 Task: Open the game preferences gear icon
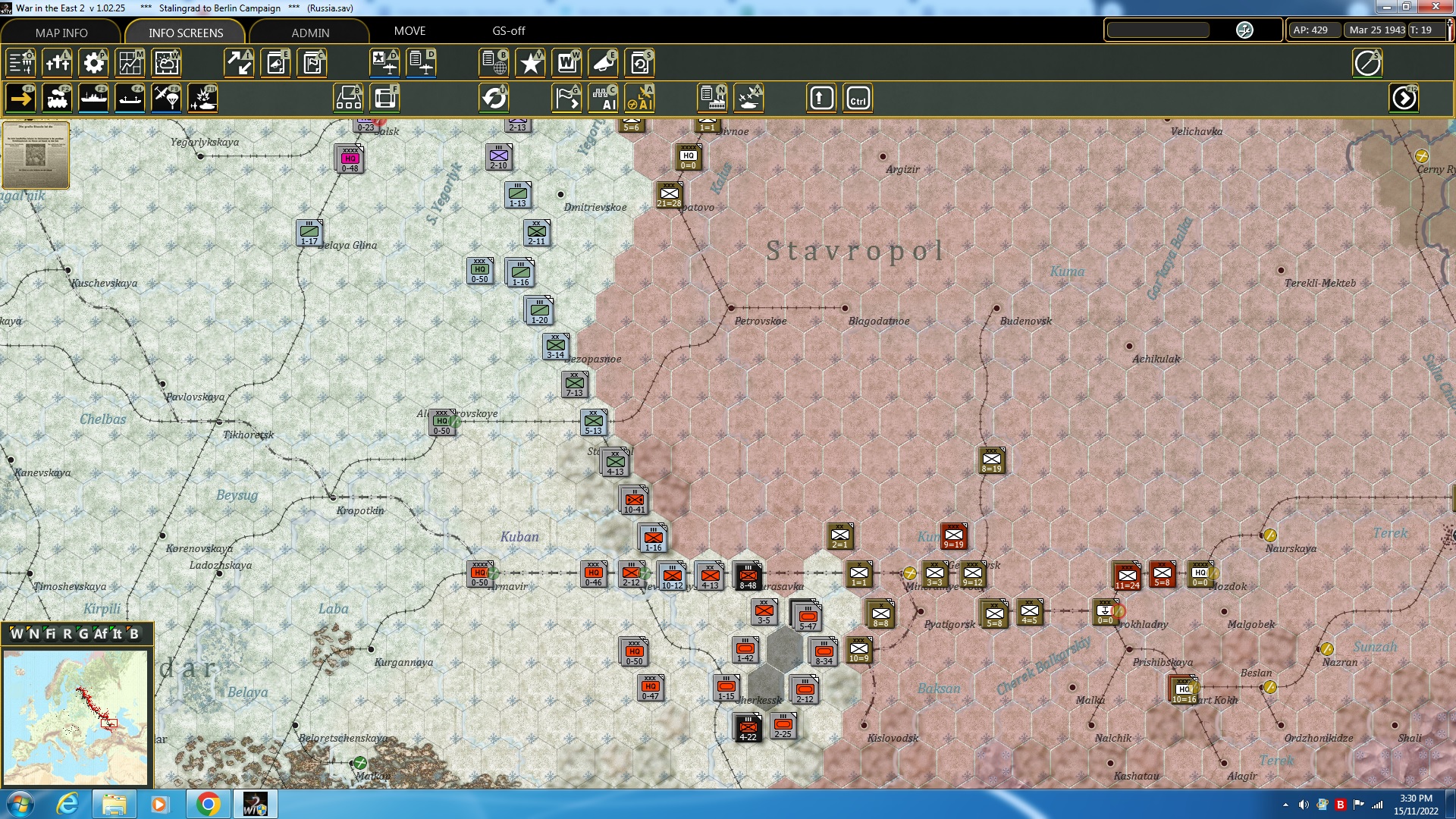coord(93,63)
